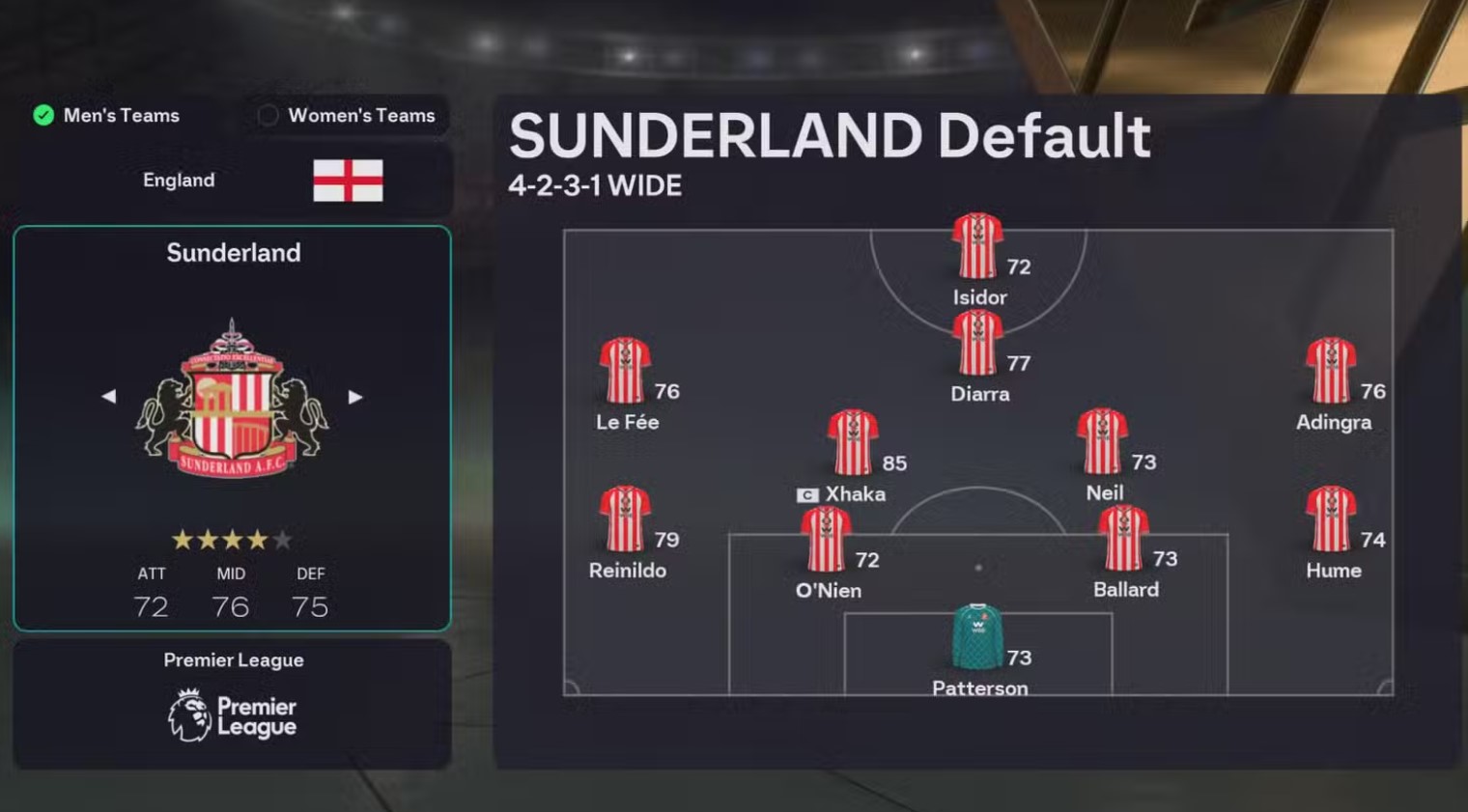Screen dimensions: 1468x812
Task: Open the Premier League selector
Action: [x=232, y=704]
